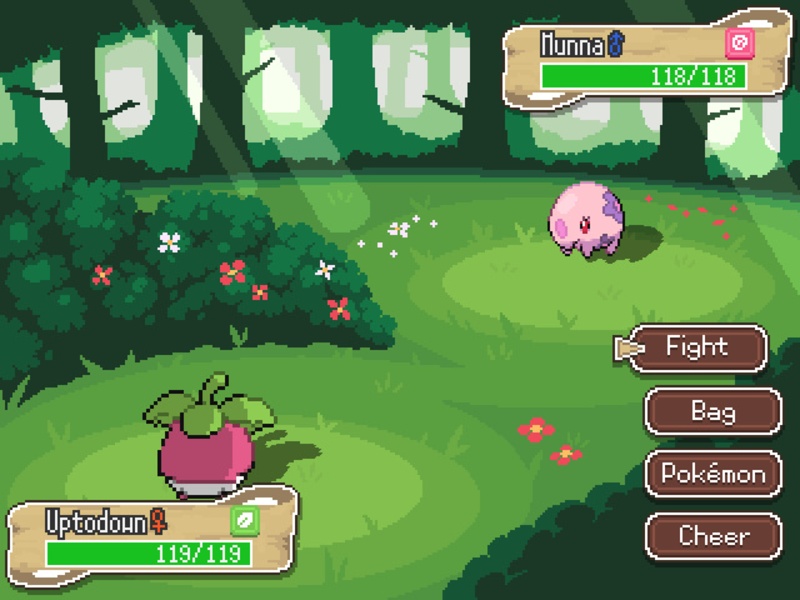
Task: Click the Cheer button
Action: [x=713, y=536]
